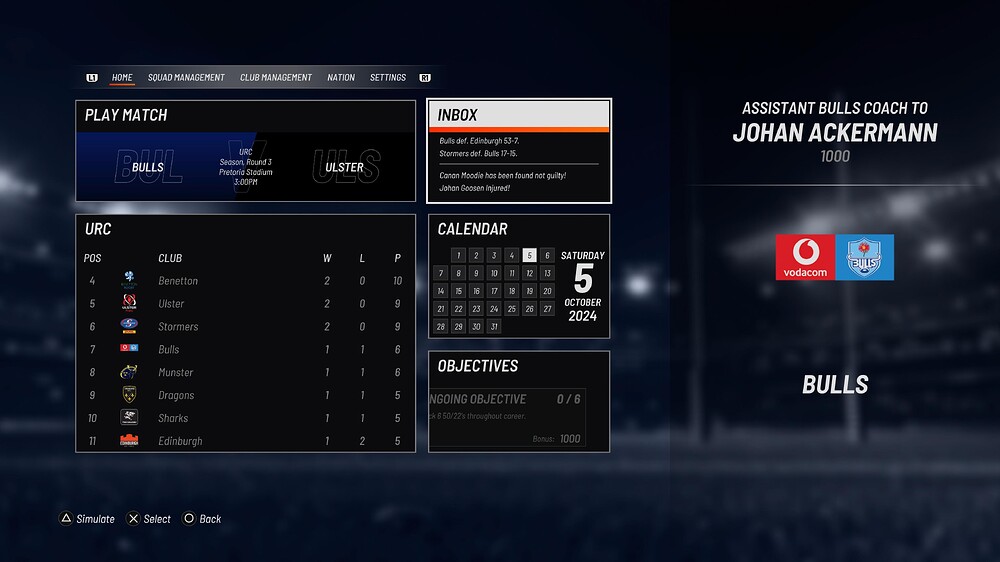Select day 5 on the calendar
The image size is (1000, 562).
pyautogui.click(x=529, y=255)
